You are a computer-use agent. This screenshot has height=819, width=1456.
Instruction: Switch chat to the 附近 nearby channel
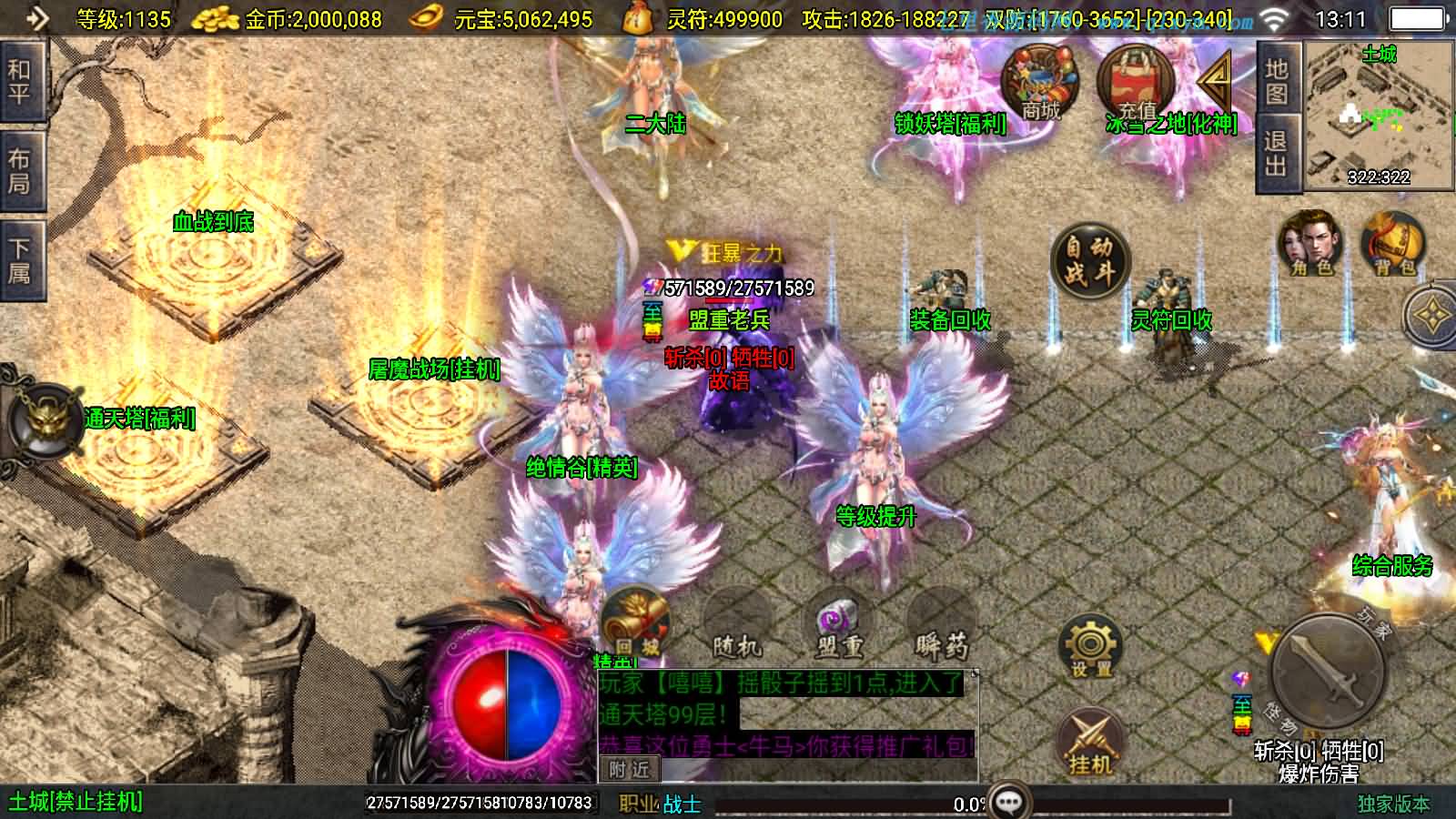tap(629, 770)
